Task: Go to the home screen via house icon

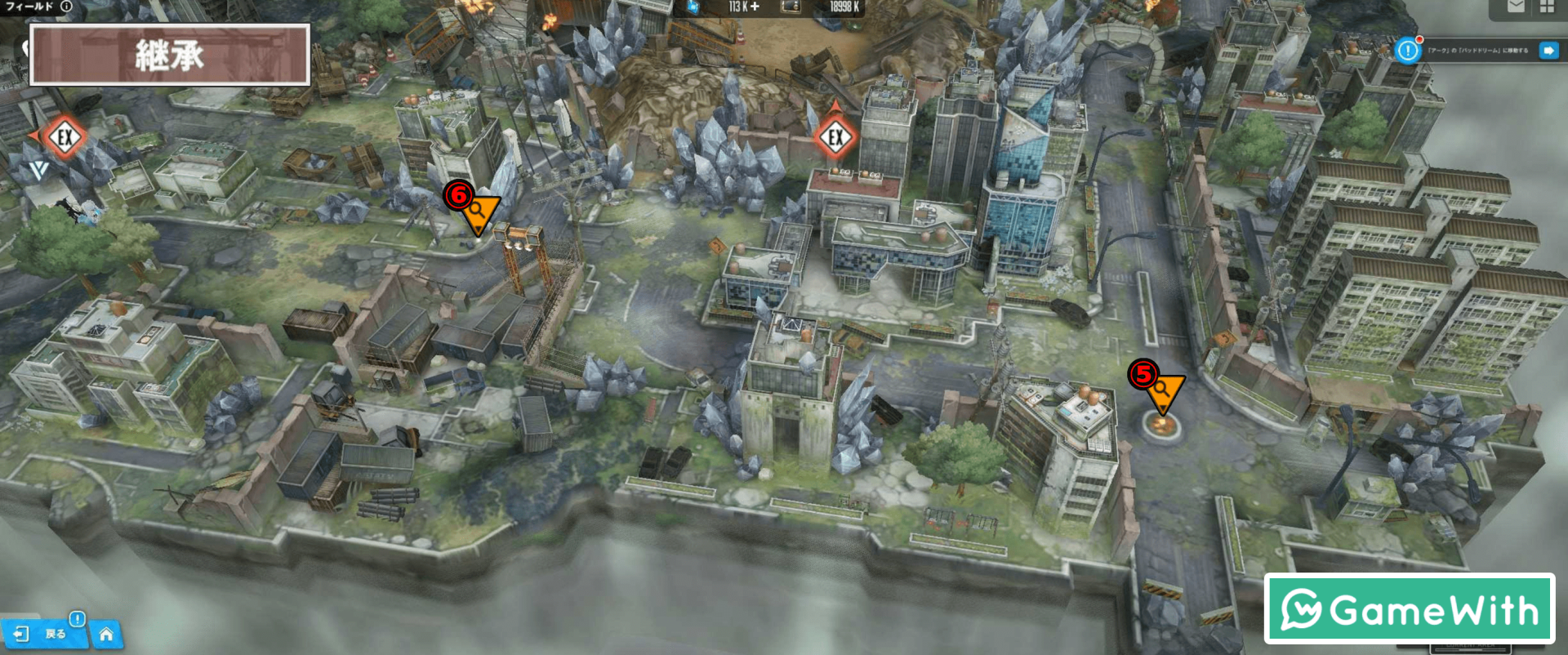Action: [106, 634]
